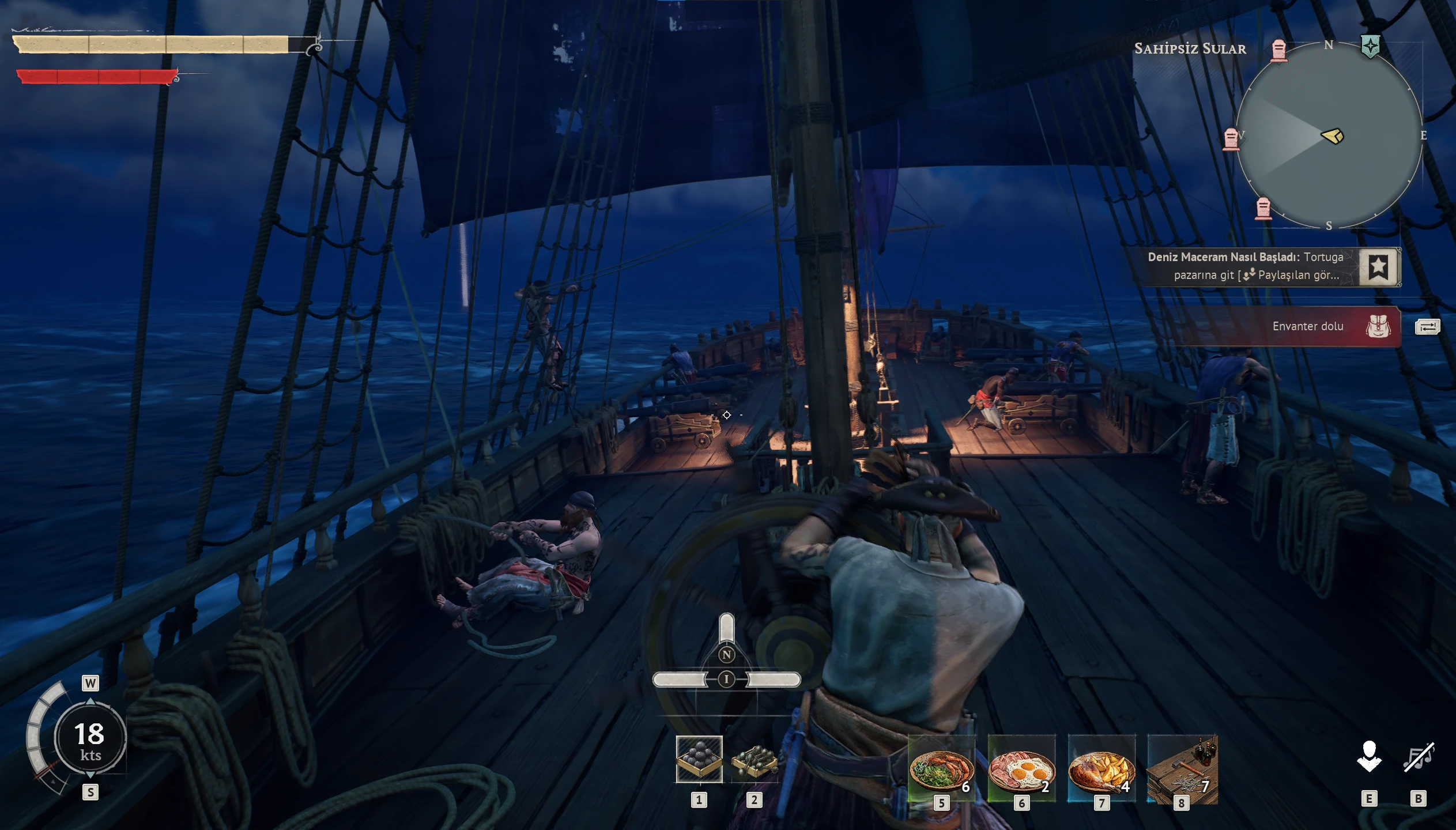1456x830 pixels.
Task: Choose the chain shot ammo slot
Action: (x=754, y=760)
